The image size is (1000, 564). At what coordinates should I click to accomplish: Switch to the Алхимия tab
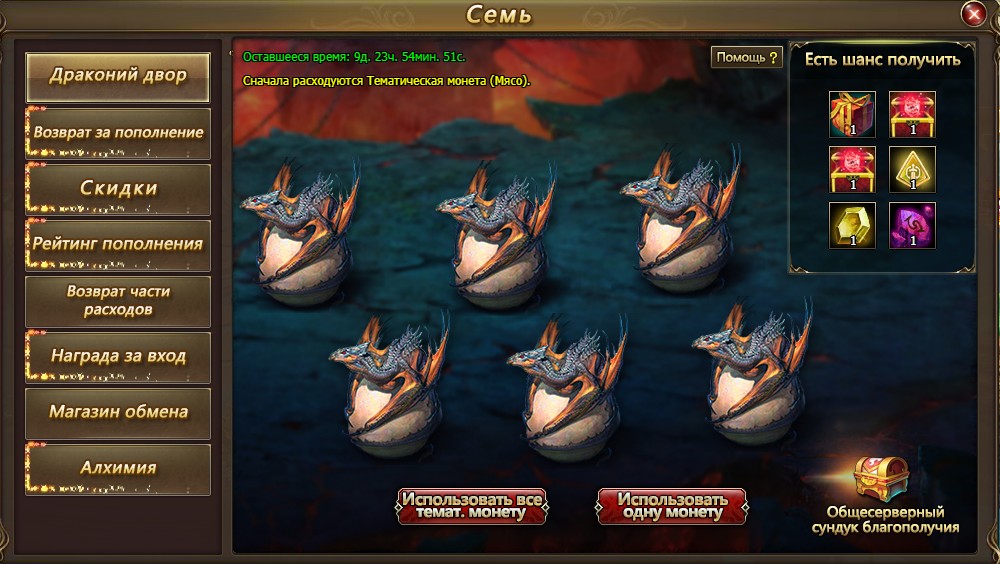118,468
